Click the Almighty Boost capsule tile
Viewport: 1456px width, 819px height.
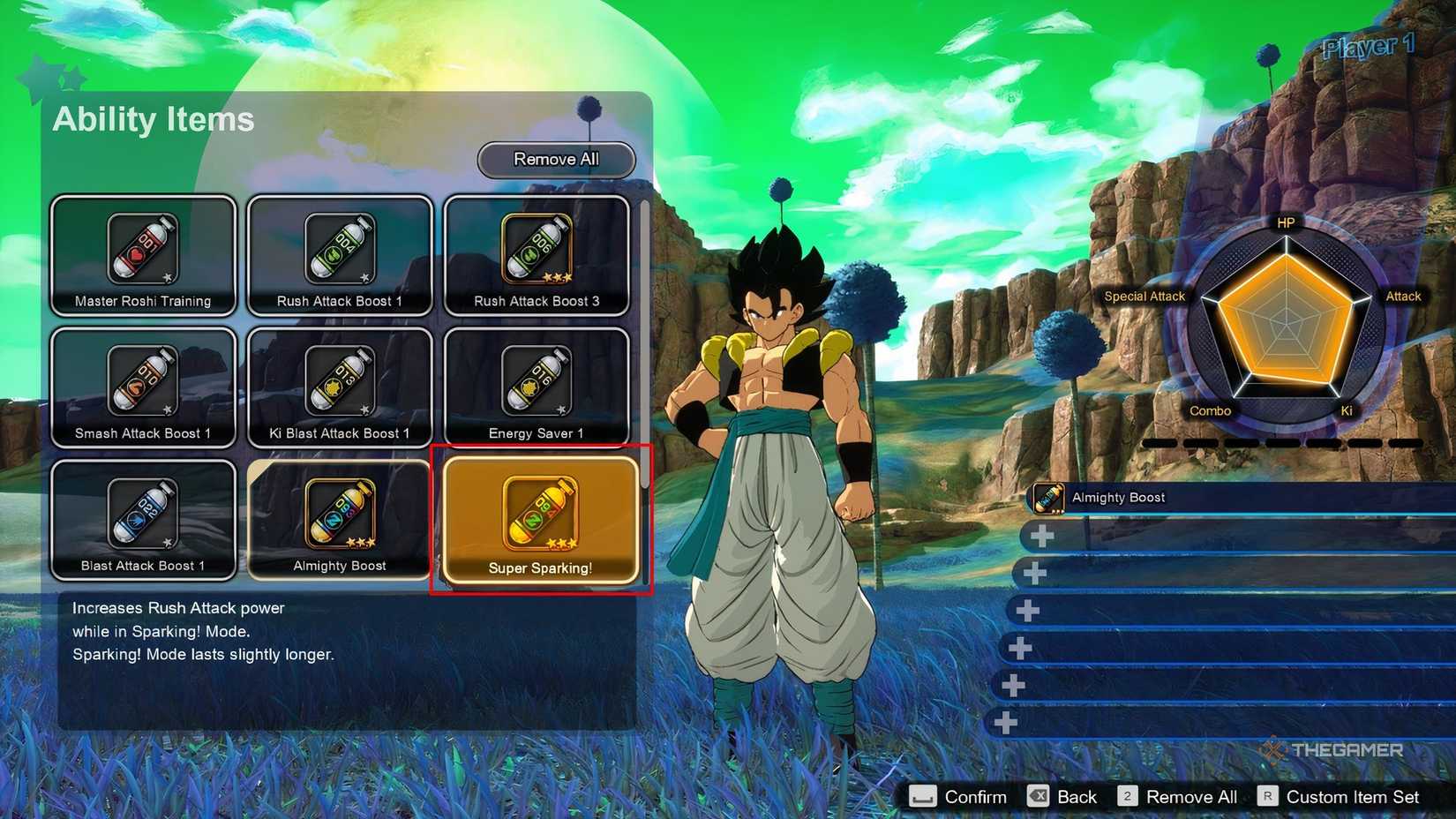click(340, 521)
